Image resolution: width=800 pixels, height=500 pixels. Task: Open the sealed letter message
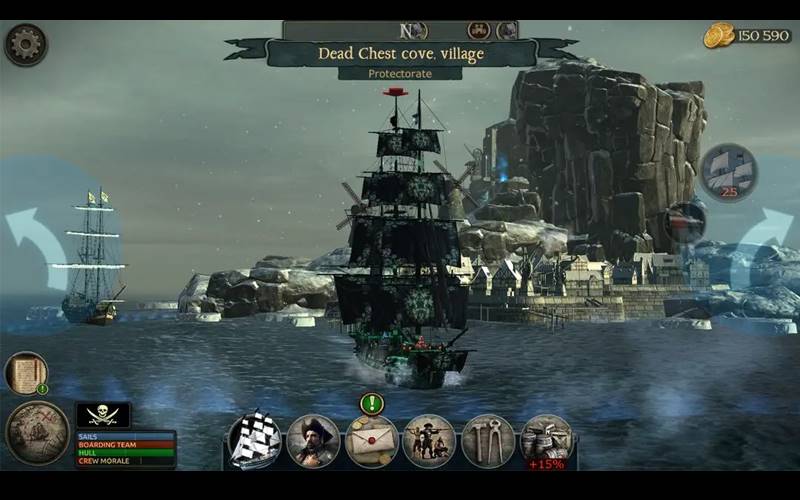point(372,441)
